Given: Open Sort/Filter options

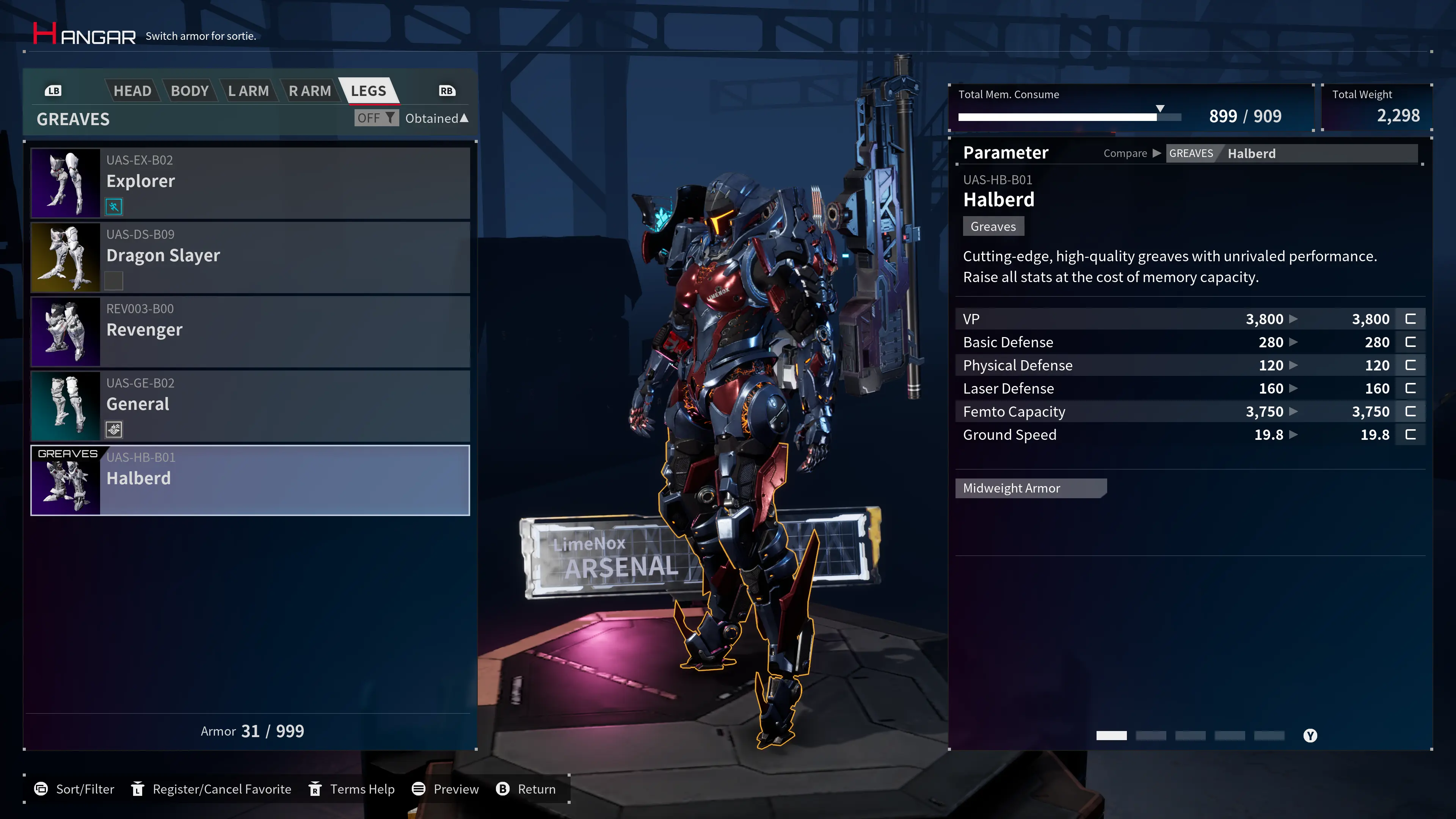Looking at the screenshot, I should (x=74, y=789).
